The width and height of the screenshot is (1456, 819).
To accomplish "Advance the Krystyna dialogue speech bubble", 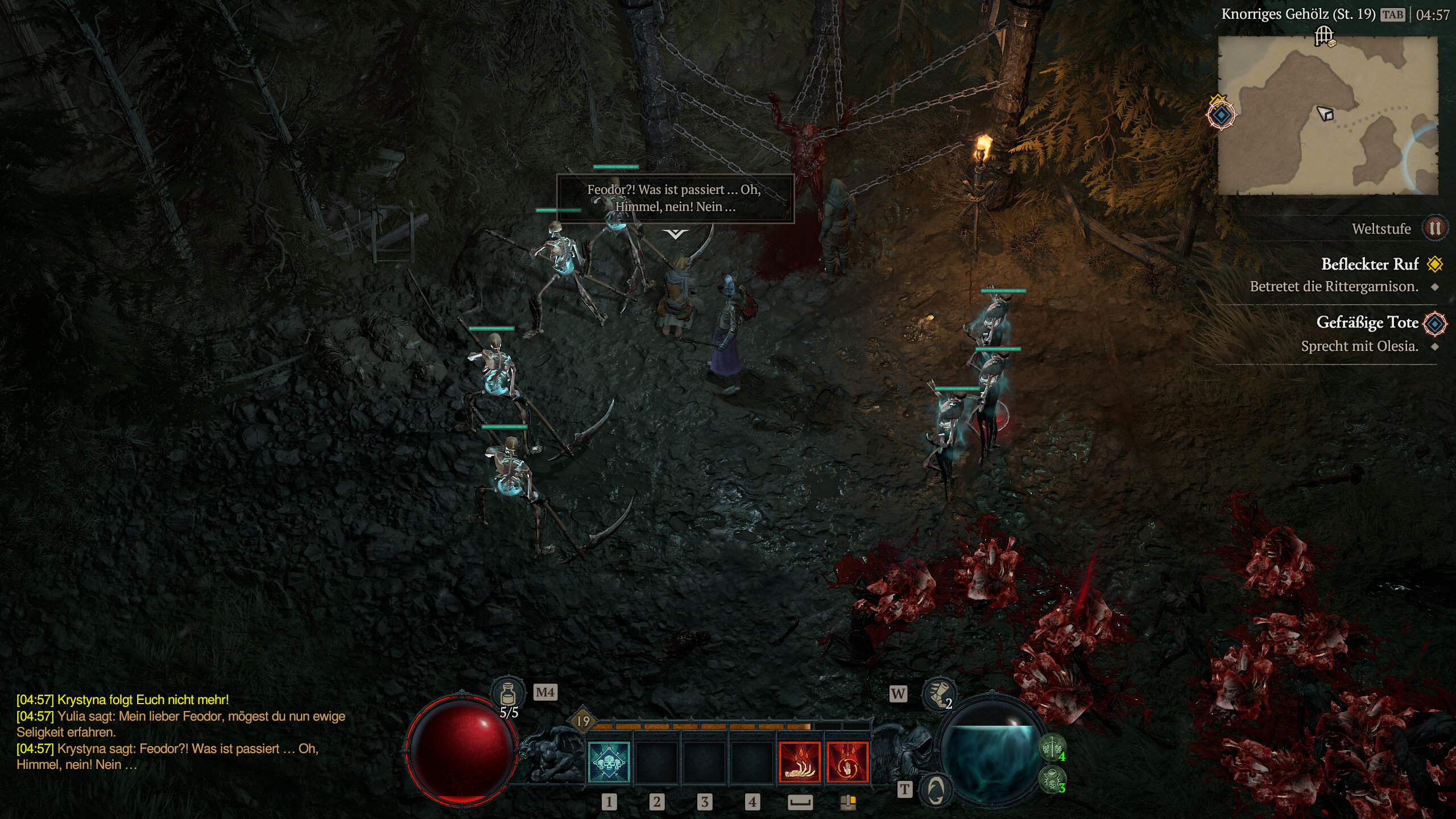I will (675, 198).
